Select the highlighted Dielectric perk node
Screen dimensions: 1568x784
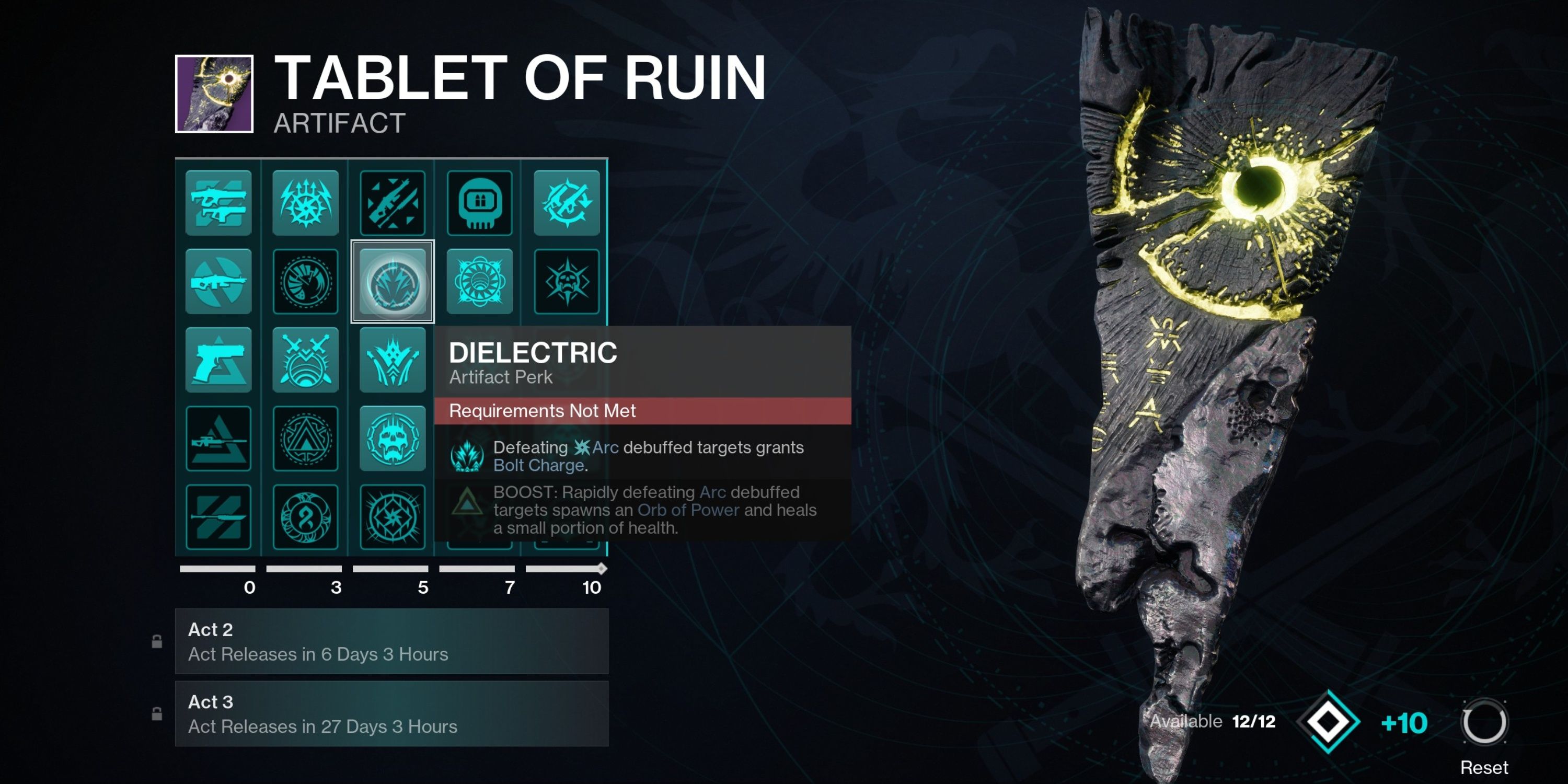[393, 282]
